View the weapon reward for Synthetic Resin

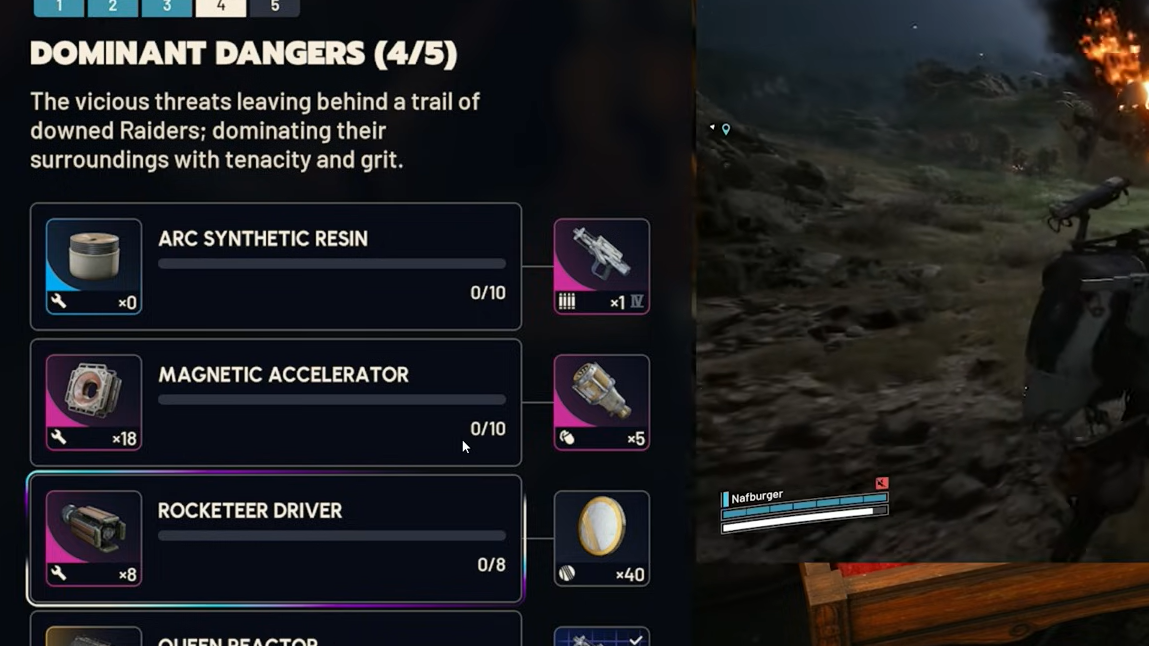pyautogui.click(x=601, y=266)
